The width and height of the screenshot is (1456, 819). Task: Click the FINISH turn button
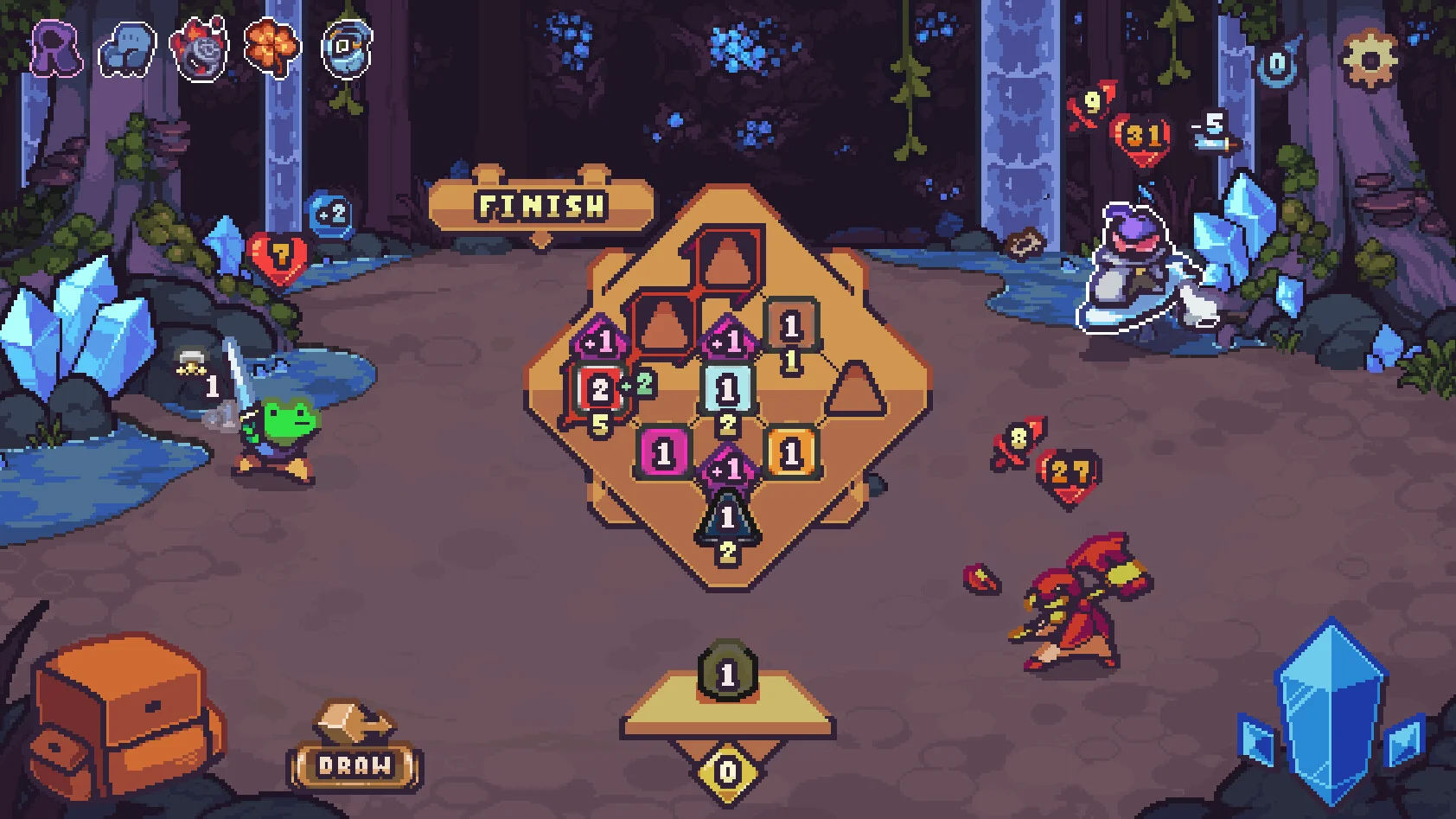541,206
